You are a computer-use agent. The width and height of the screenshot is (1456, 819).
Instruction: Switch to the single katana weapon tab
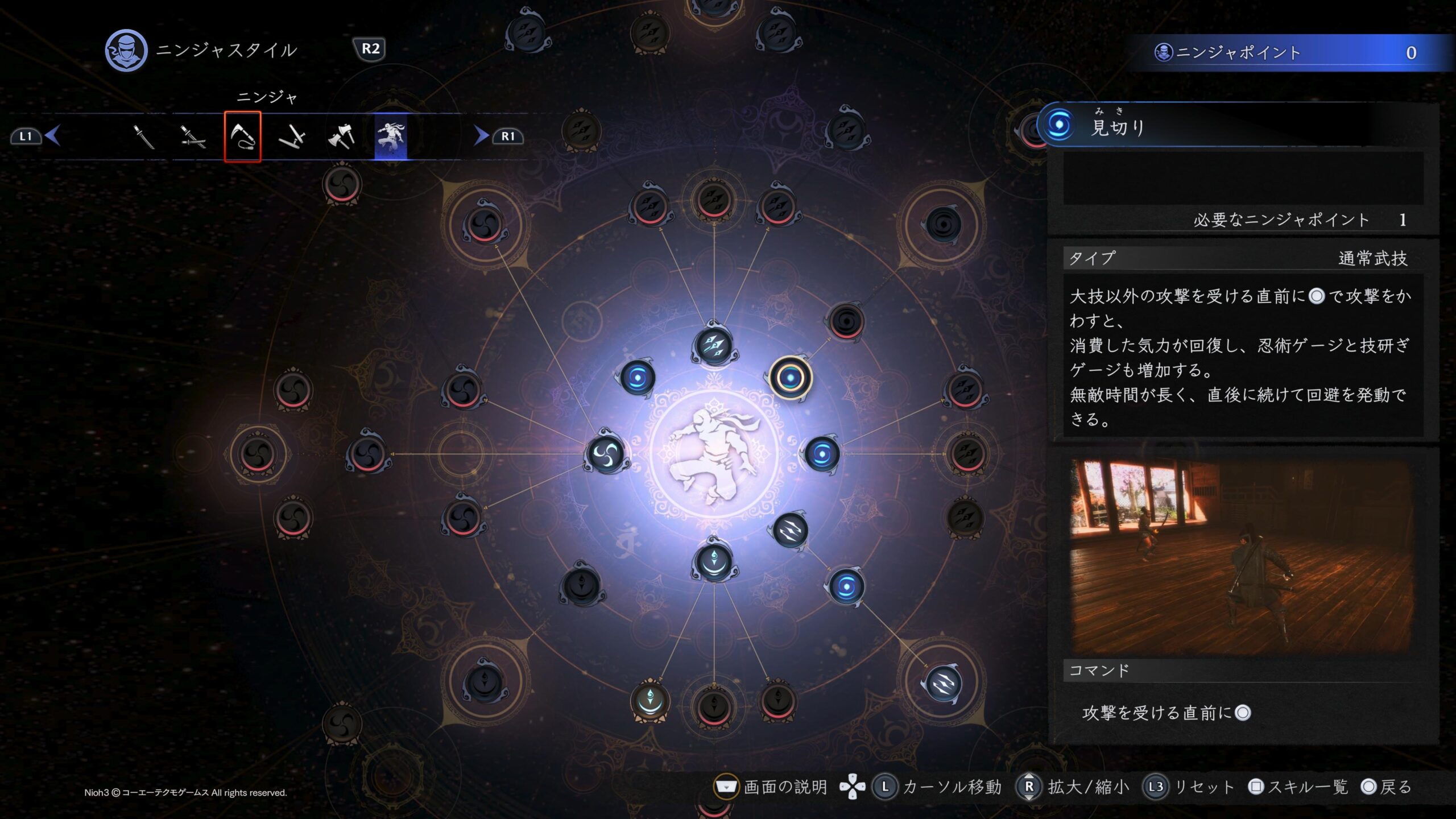tap(143, 136)
